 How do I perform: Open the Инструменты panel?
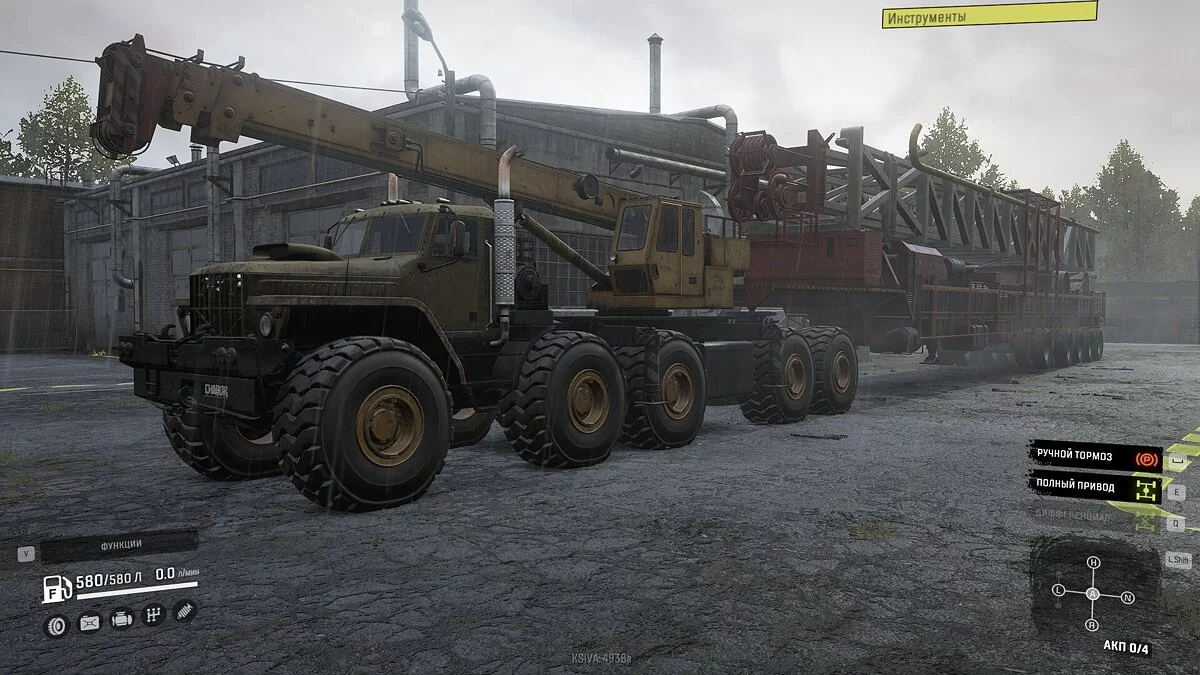(988, 16)
